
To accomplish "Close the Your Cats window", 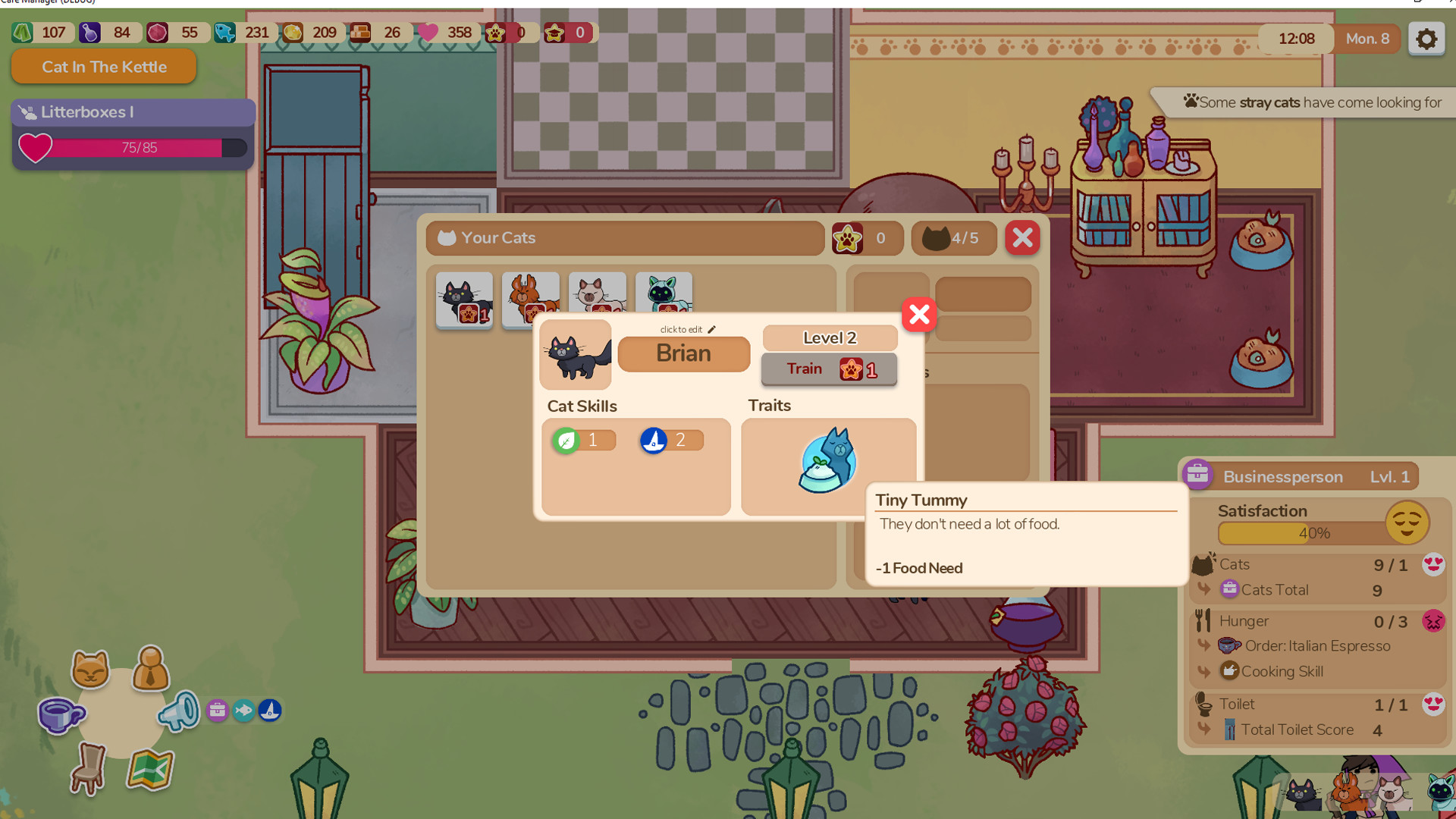I will (x=1021, y=237).
